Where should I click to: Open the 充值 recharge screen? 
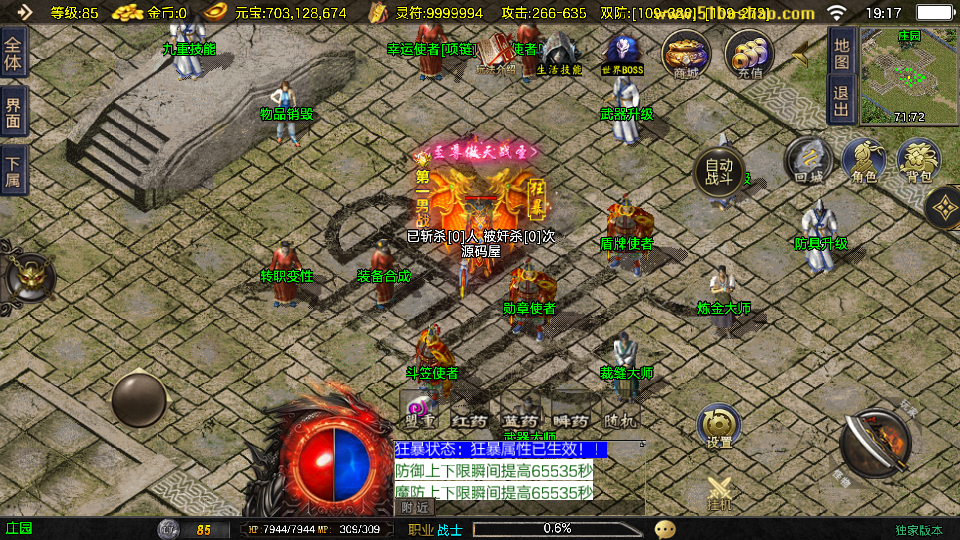[749, 54]
